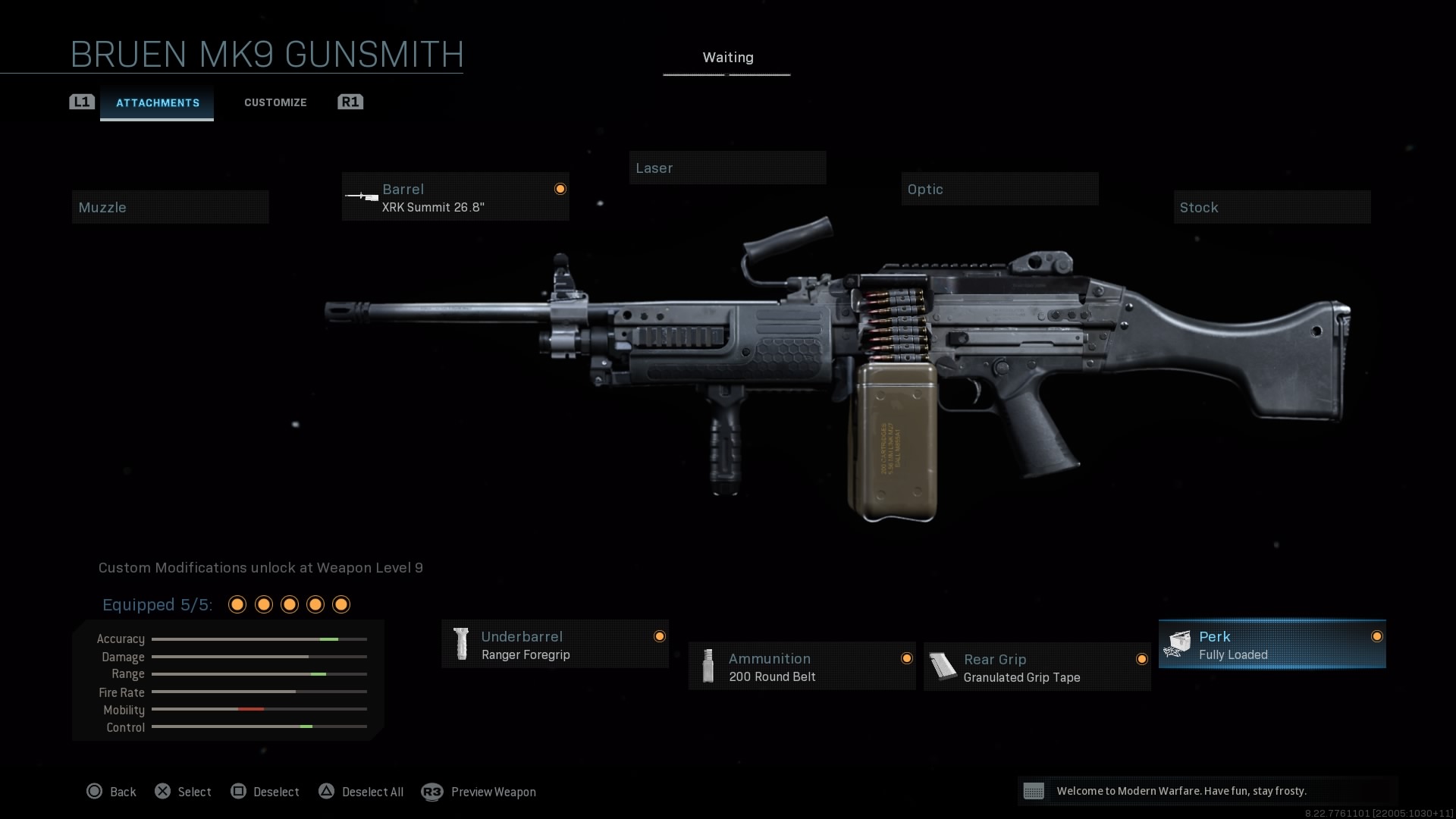Screen dimensions: 1456x819
Task: Click the 200 Round Belt ammo box icon
Action: pos(708,666)
